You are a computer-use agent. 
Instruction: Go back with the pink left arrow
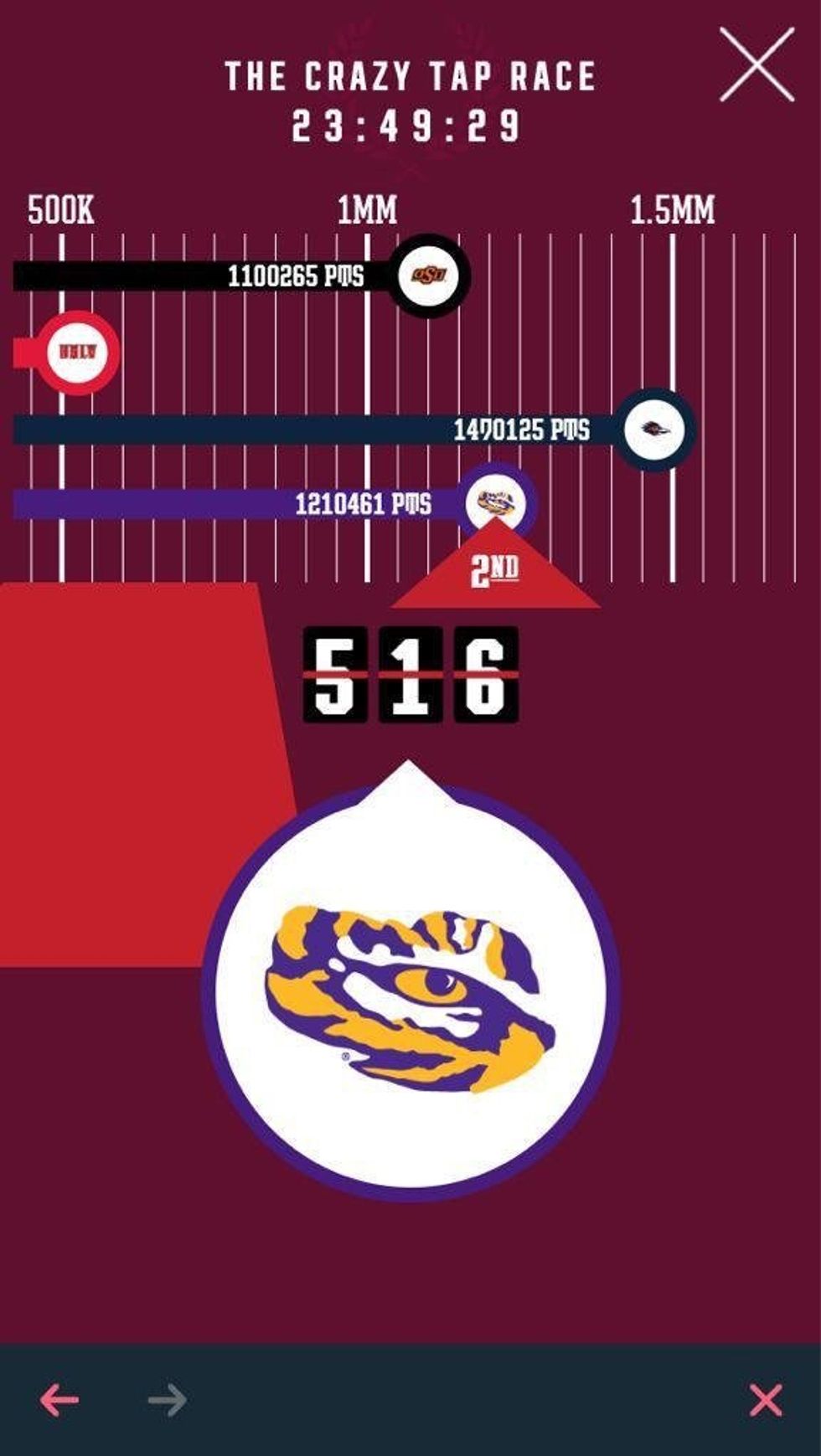pyautogui.click(x=59, y=1399)
